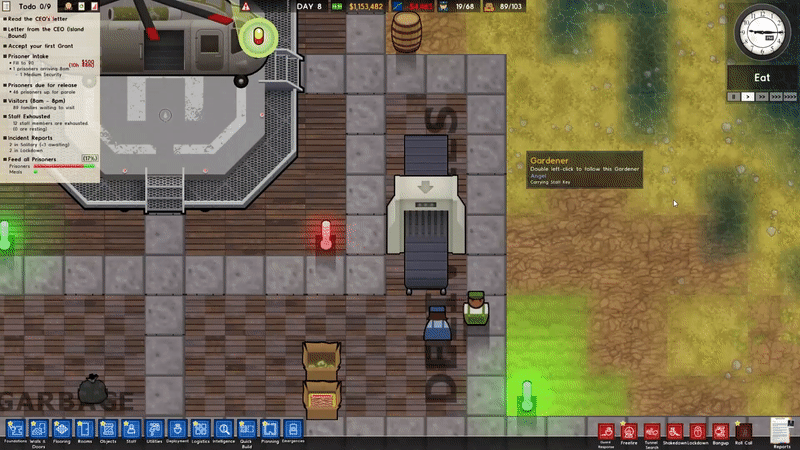
Task: Open the Staff hiring menu
Action: pyautogui.click(x=131, y=428)
